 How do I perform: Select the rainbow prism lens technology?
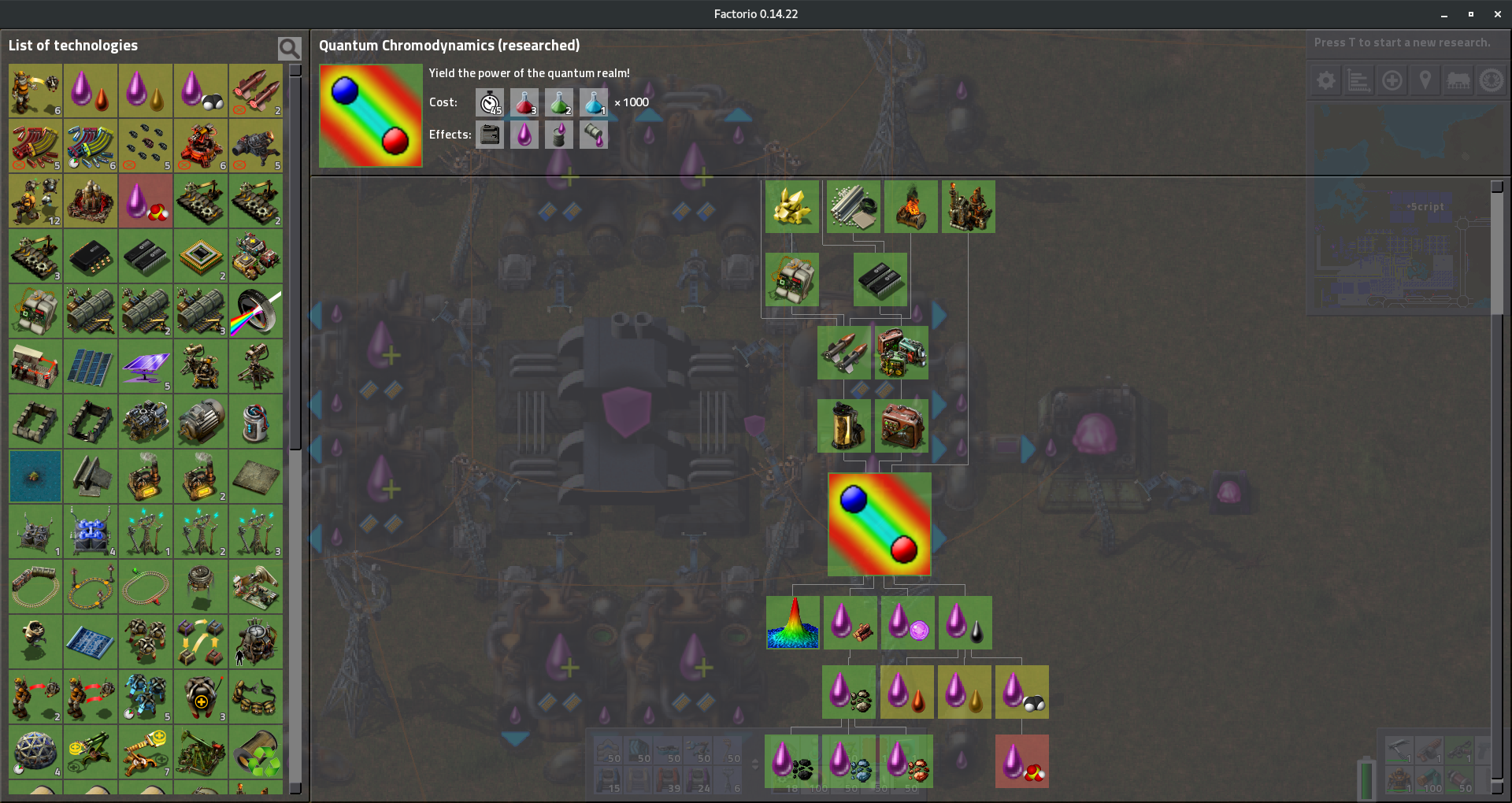tap(256, 312)
